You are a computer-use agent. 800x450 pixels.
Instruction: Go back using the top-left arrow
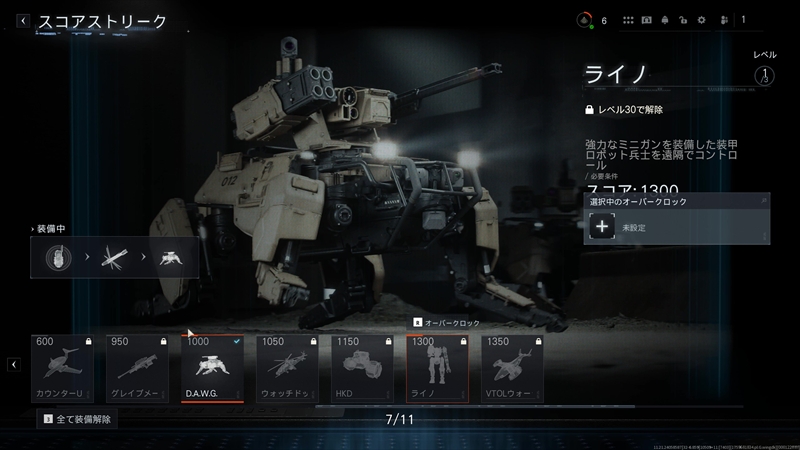22,20
